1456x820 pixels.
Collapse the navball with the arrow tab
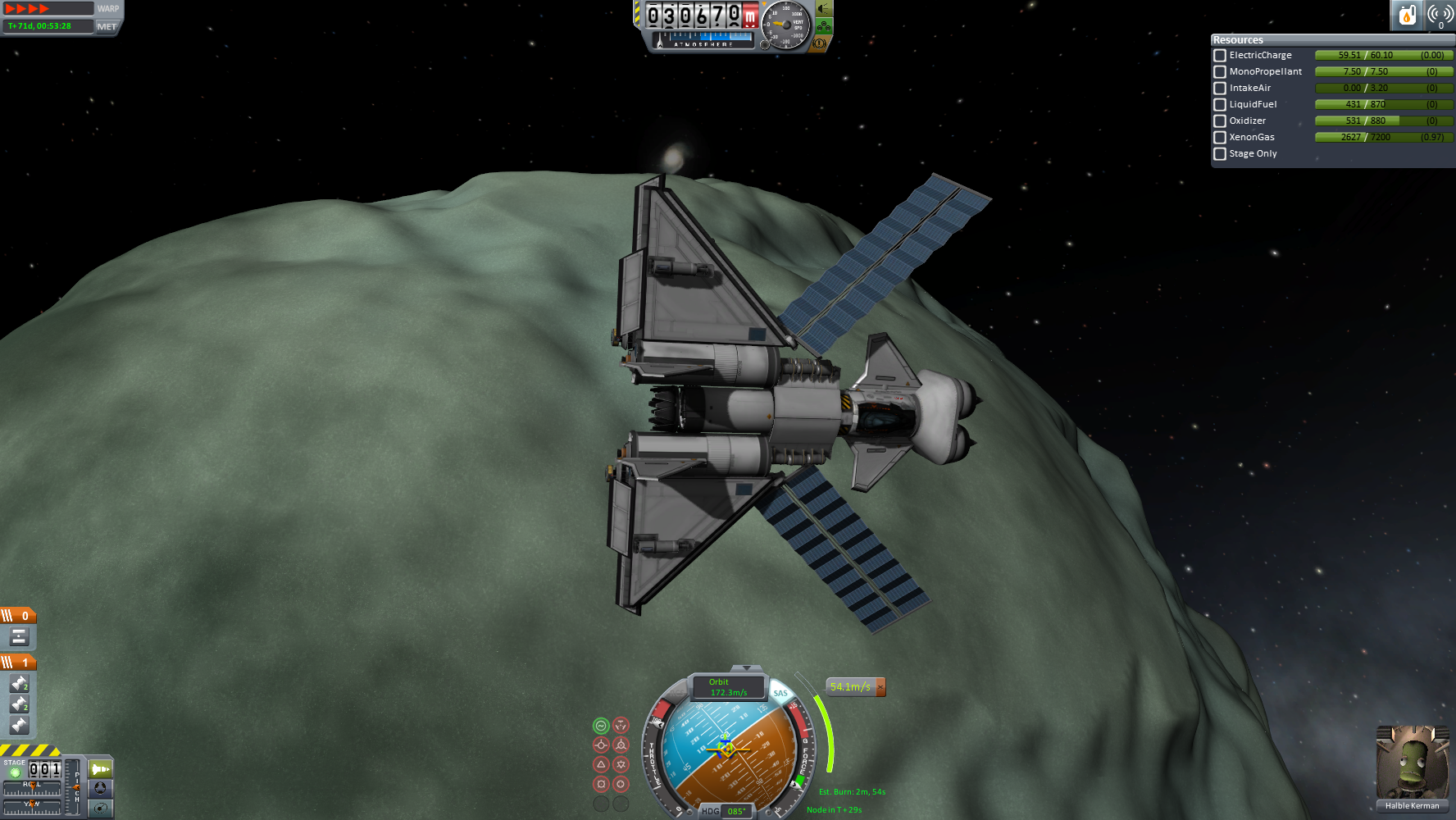[x=745, y=668]
